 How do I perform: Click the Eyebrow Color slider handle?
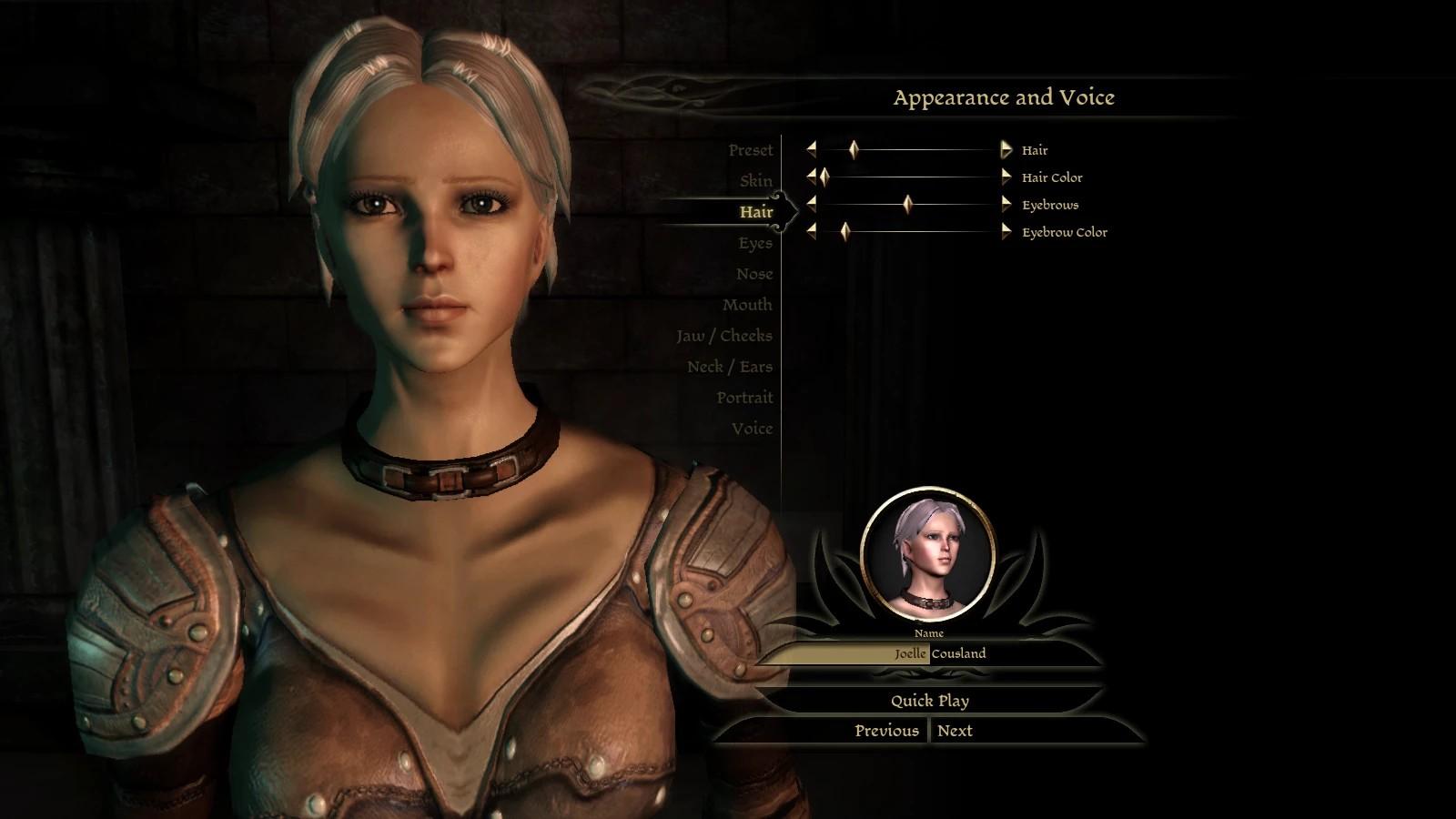coord(844,232)
